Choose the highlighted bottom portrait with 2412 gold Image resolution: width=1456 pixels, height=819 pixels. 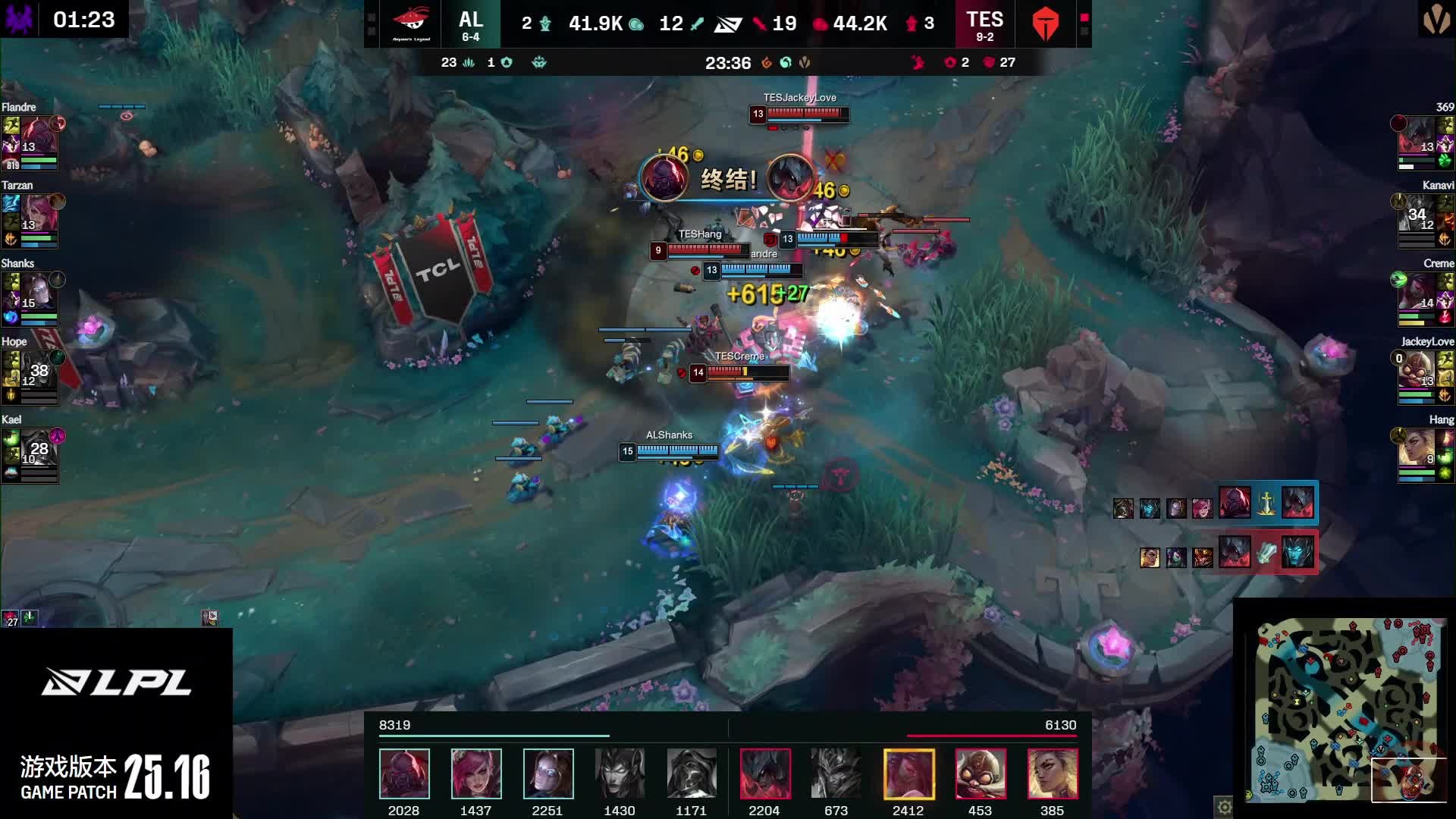click(908, 773)
